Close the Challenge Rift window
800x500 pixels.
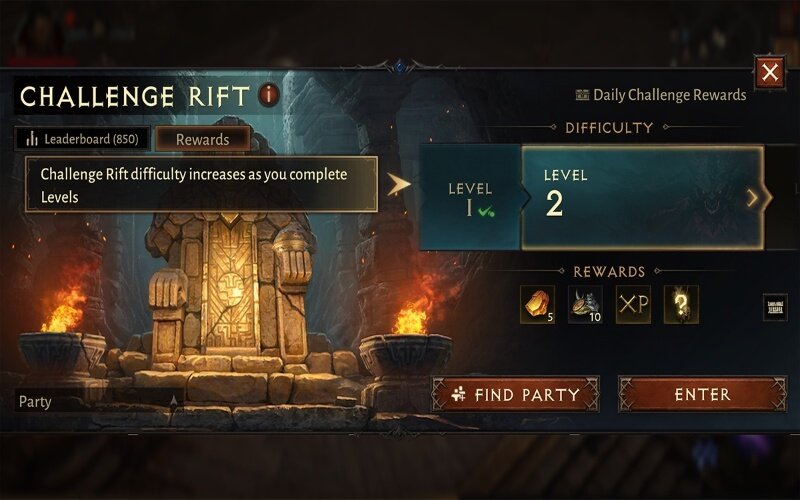point(769,73)
